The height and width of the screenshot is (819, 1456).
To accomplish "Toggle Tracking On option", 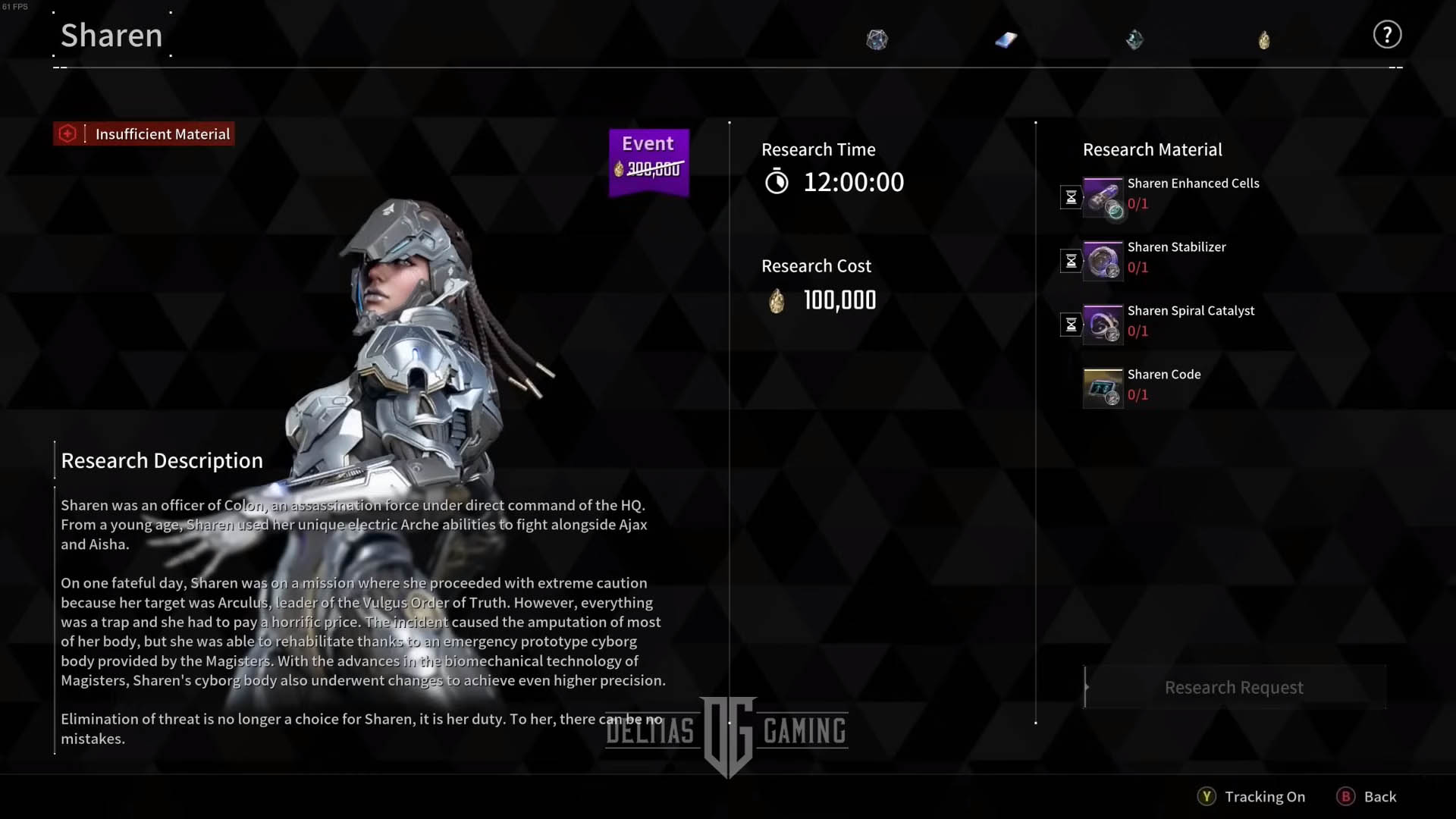I will [1252, 796].
